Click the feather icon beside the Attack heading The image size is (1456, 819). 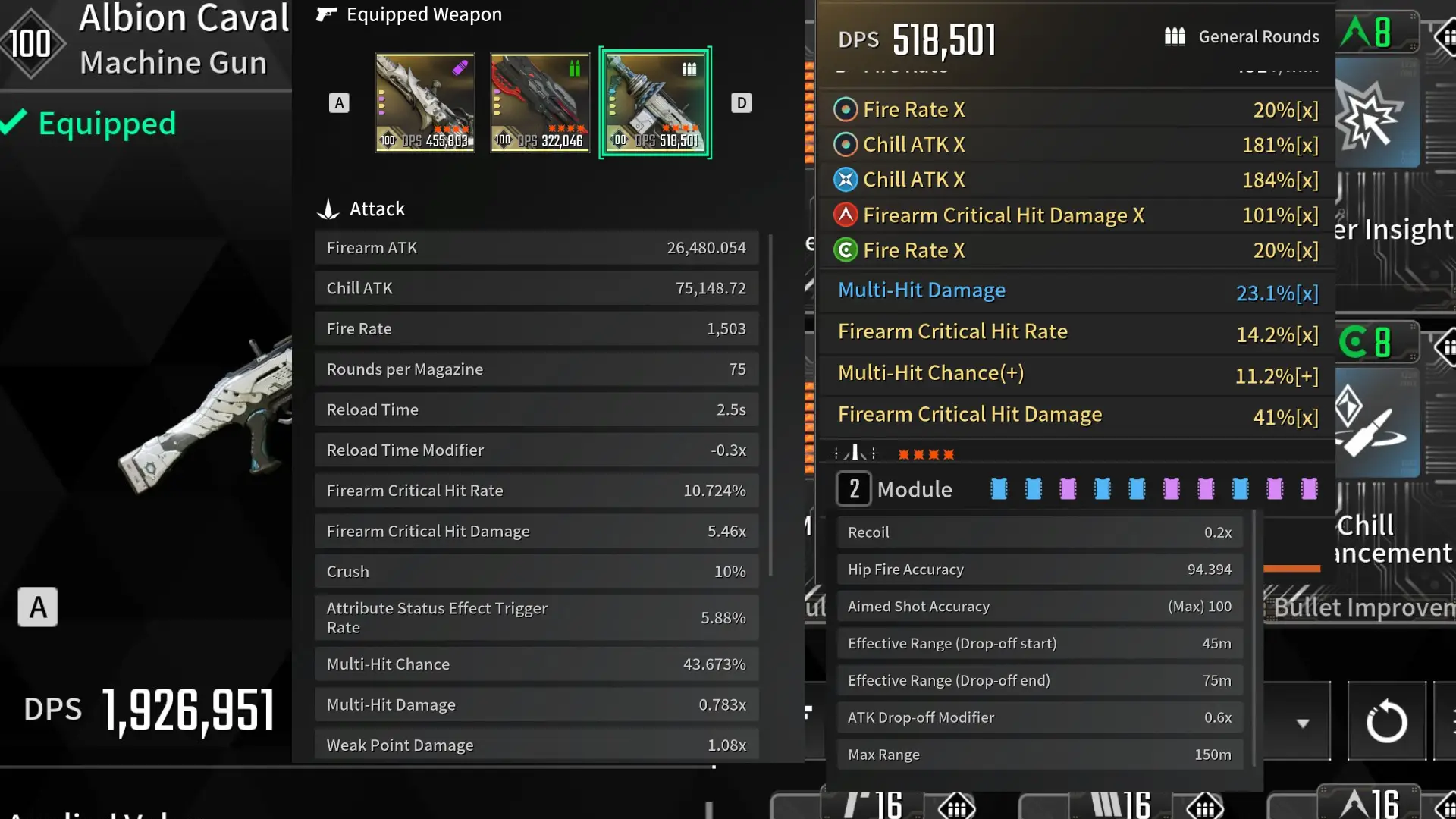(327, 208)
